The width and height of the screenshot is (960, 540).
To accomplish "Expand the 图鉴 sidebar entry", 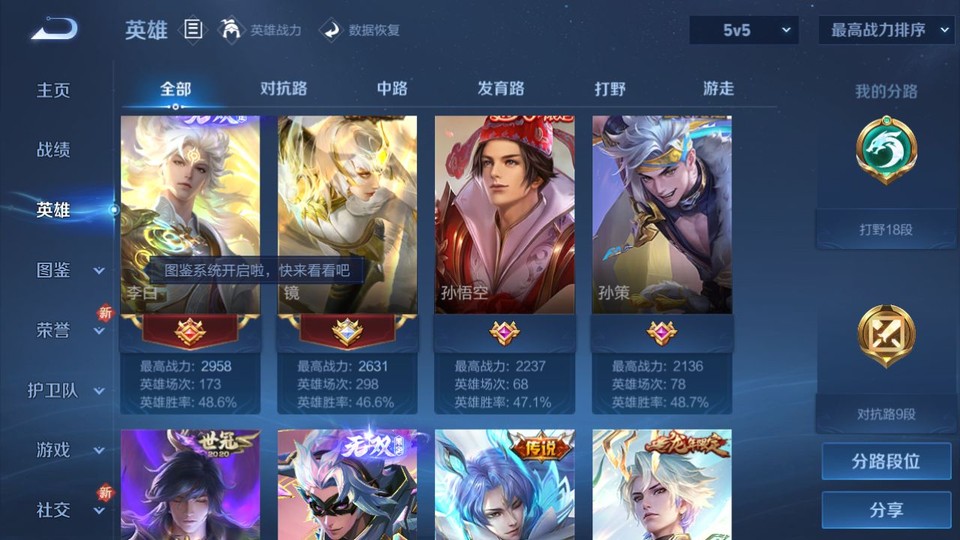I will (68, 270).
